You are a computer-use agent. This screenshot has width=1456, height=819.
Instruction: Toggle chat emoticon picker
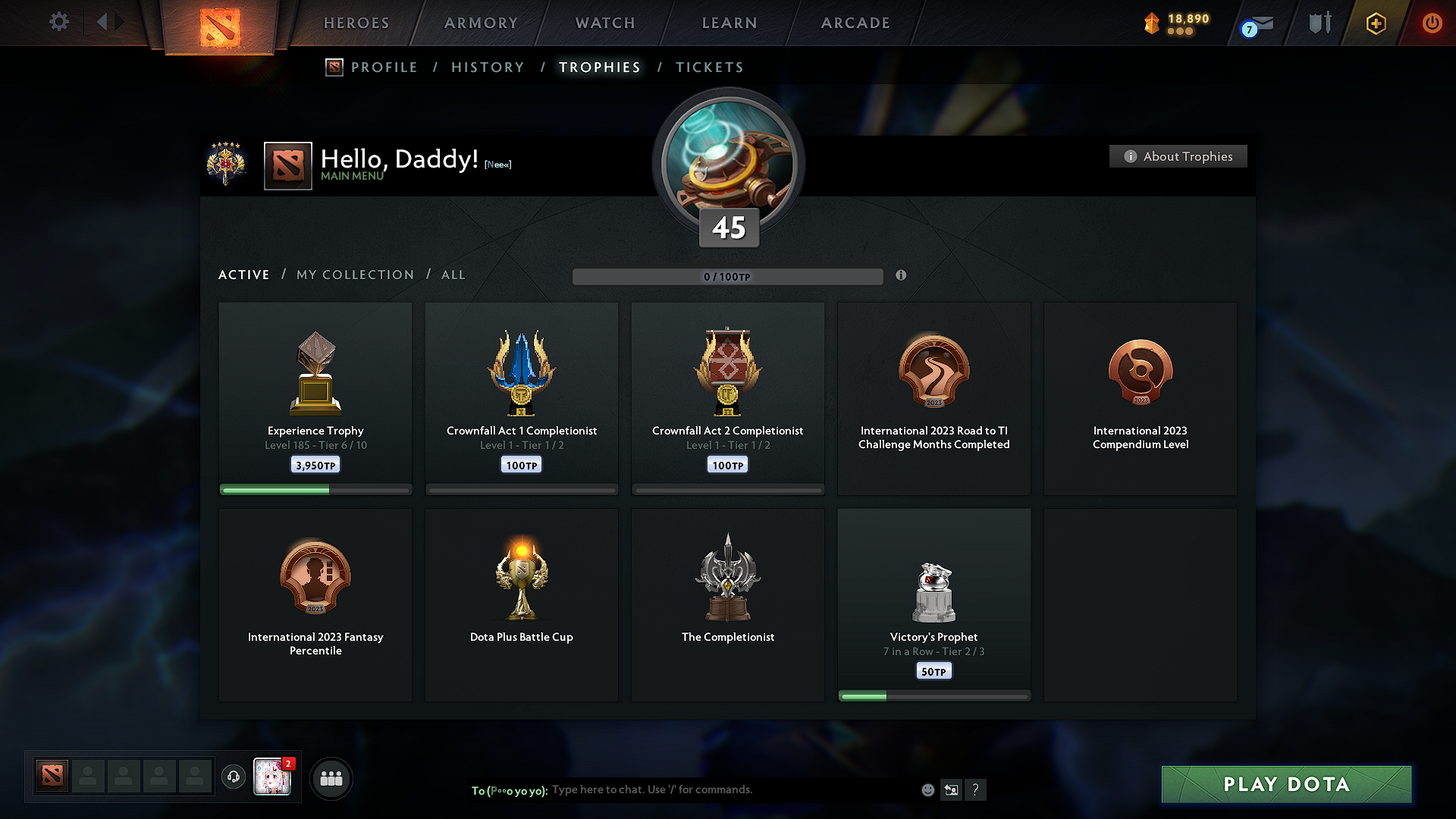(928, 789)
